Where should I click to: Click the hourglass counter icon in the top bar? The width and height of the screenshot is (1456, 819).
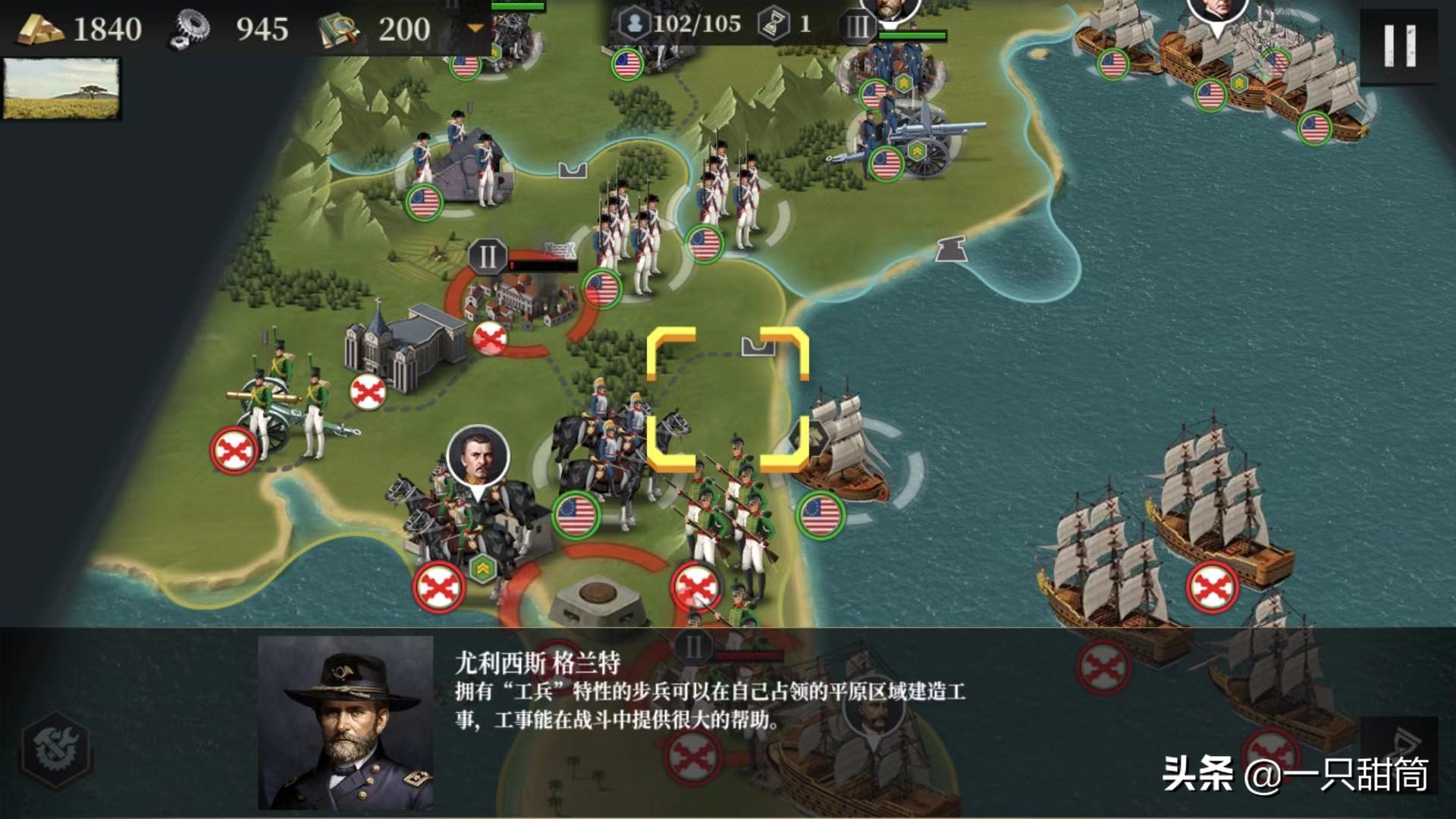point(772,24)
